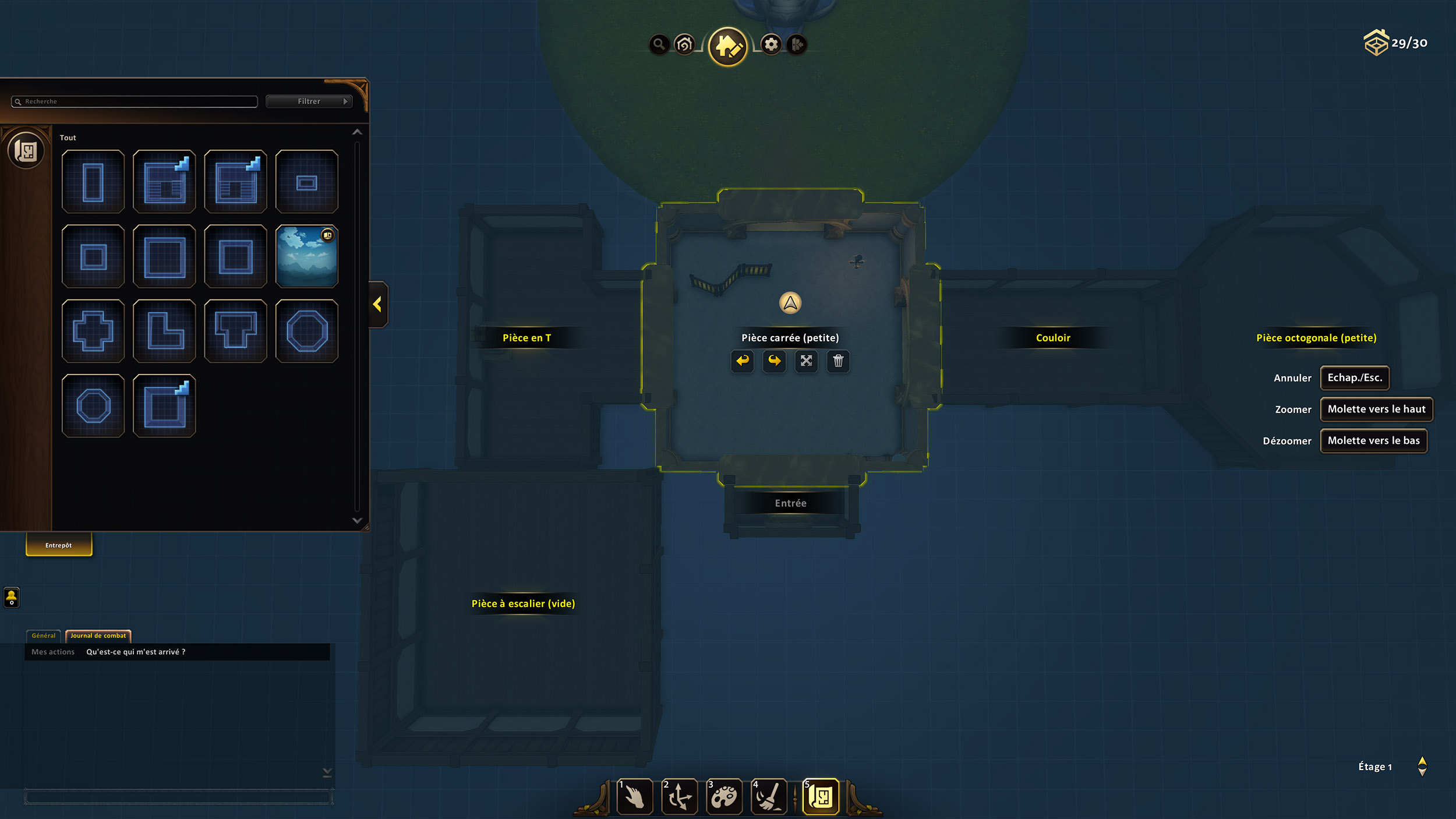Activate the paint palette tool

tap(725, 797)
